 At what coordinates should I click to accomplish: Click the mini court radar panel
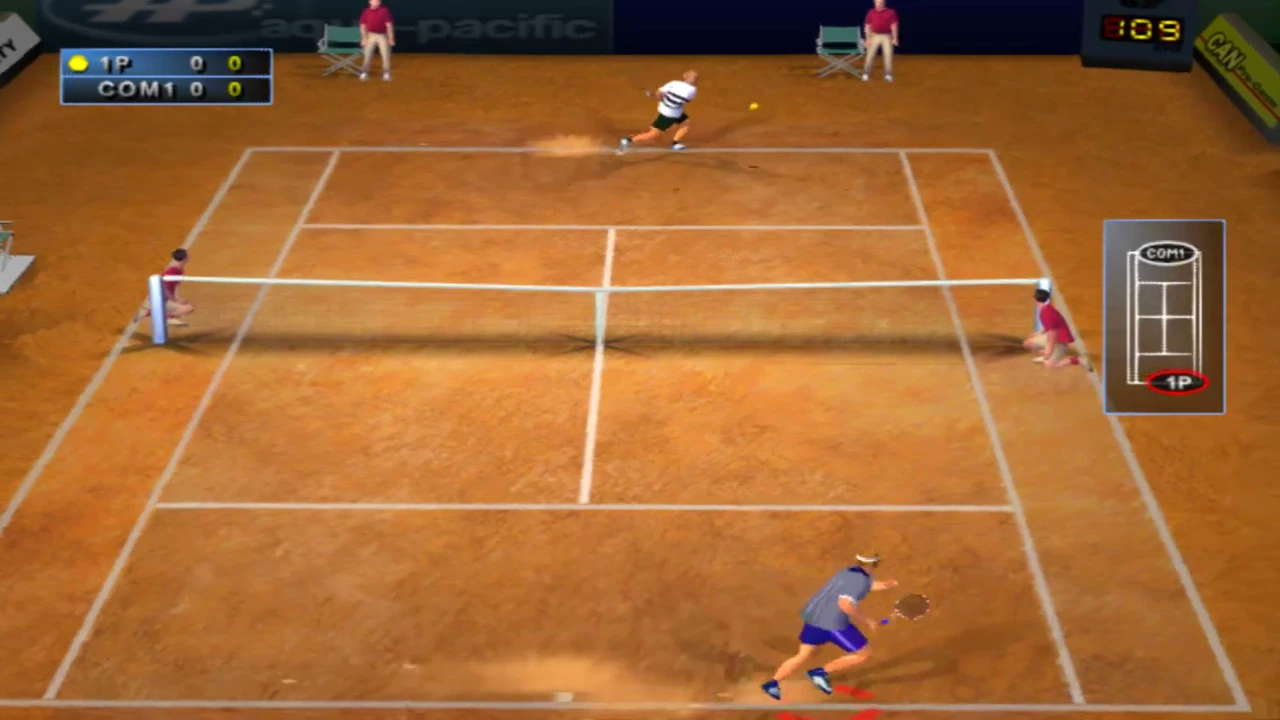[1164, 317]
